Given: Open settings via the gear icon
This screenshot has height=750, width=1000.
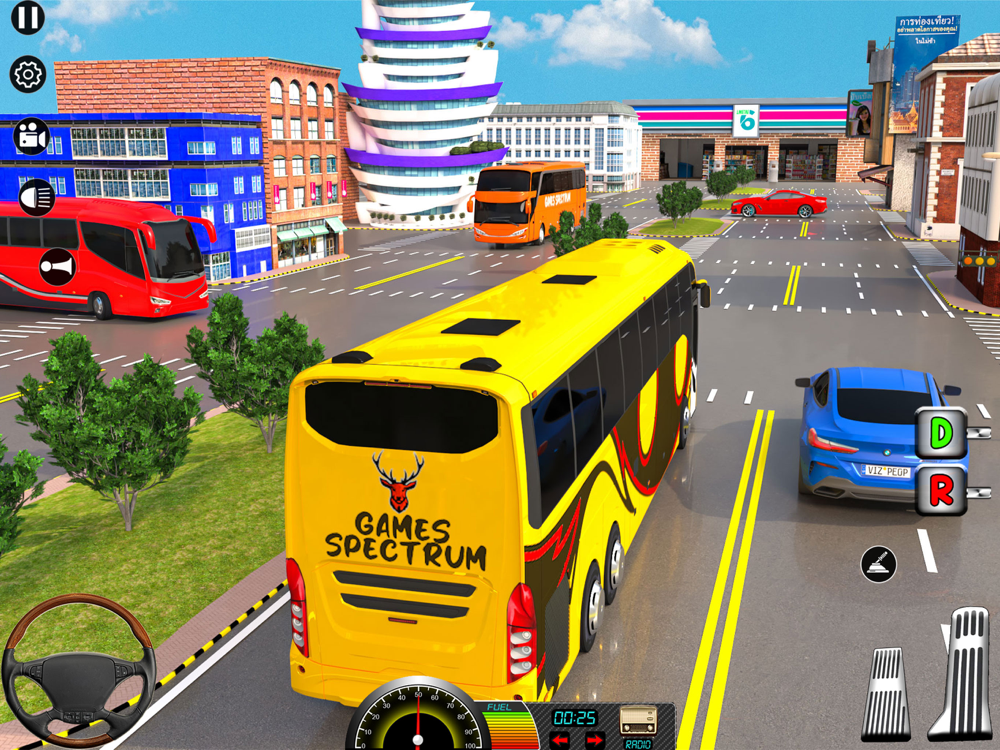Looking at the screenshot, I should (x=28, y=74).
